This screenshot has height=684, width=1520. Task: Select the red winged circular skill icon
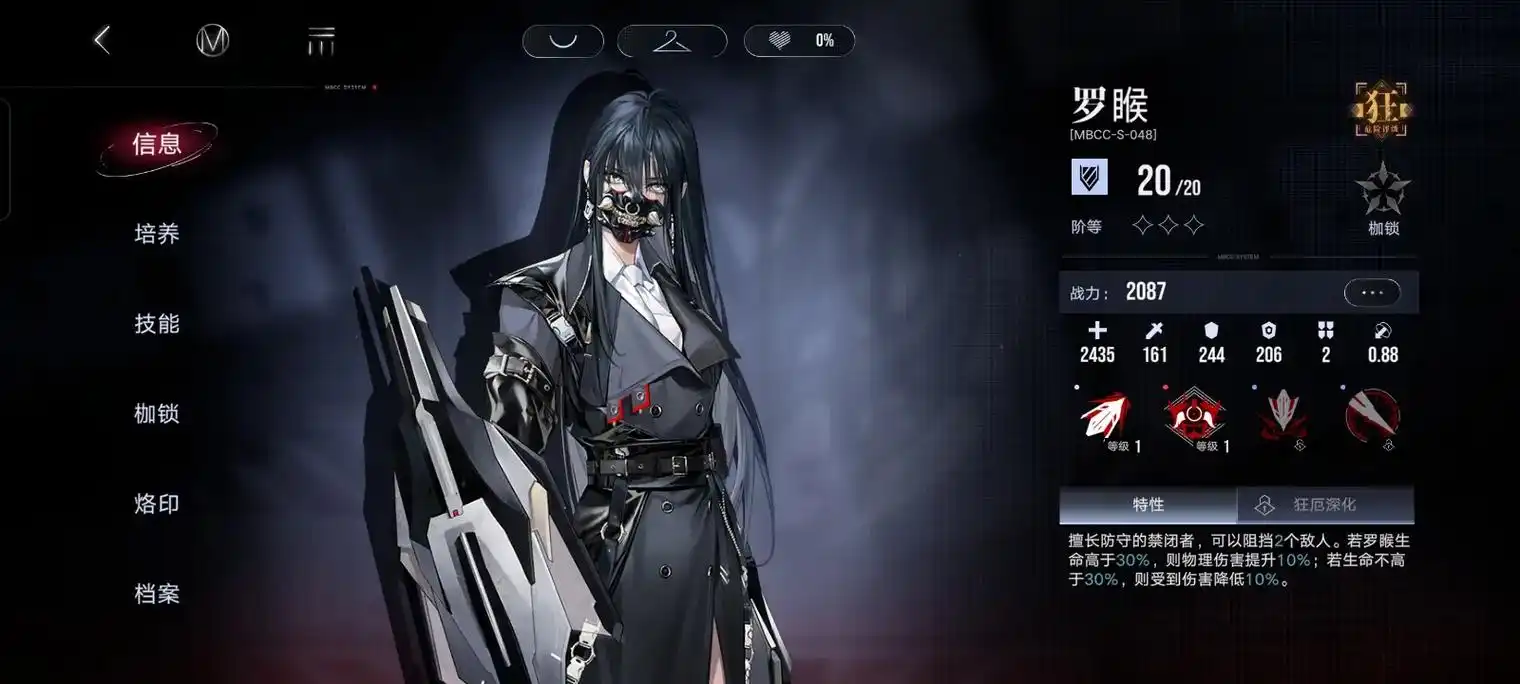[x=1194, y=416]
